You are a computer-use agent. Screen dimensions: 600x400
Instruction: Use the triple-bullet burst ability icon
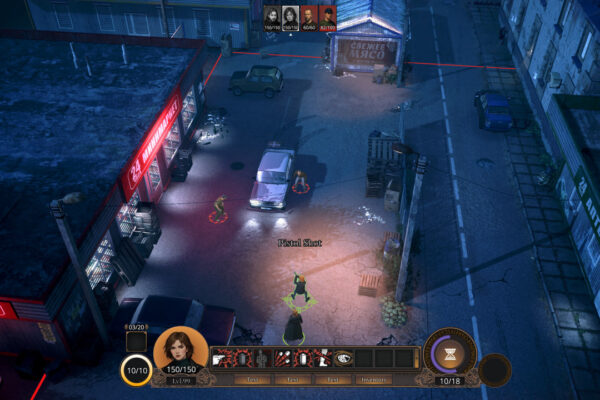tap(281, 358)
